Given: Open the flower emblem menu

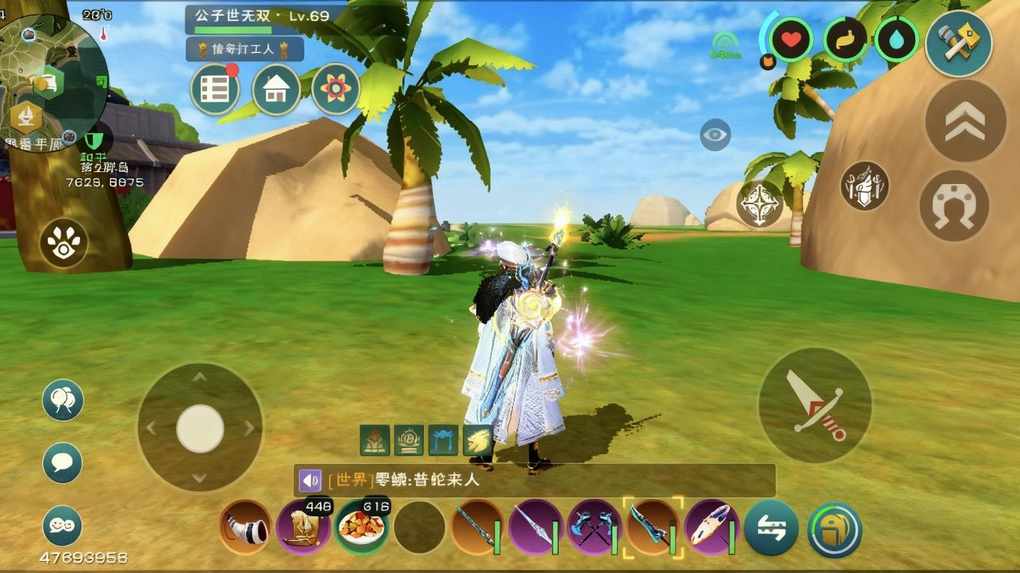Looking at the screenshot, I should pos(336,90).
